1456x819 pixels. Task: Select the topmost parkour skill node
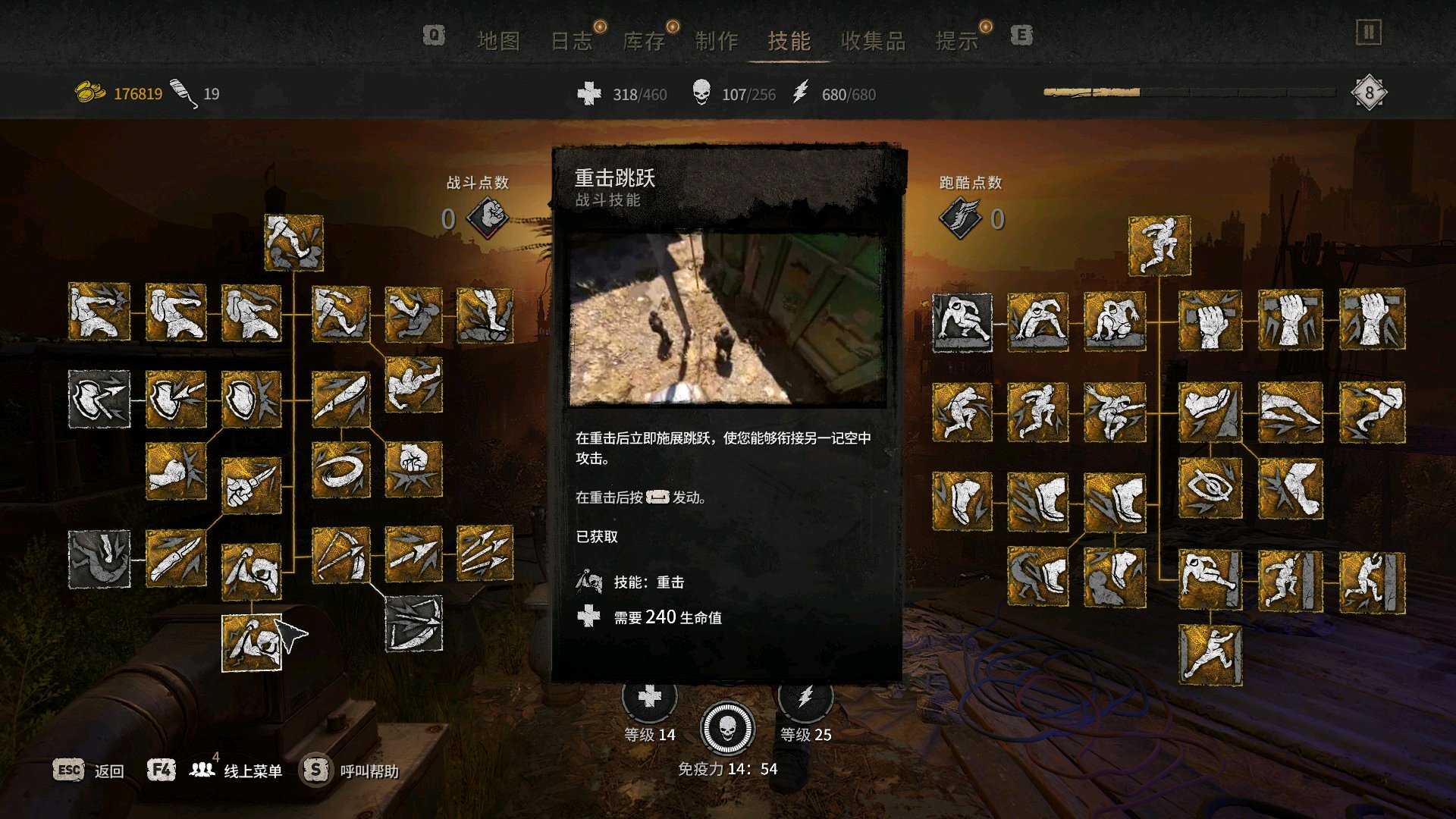tap(1159, 245)
